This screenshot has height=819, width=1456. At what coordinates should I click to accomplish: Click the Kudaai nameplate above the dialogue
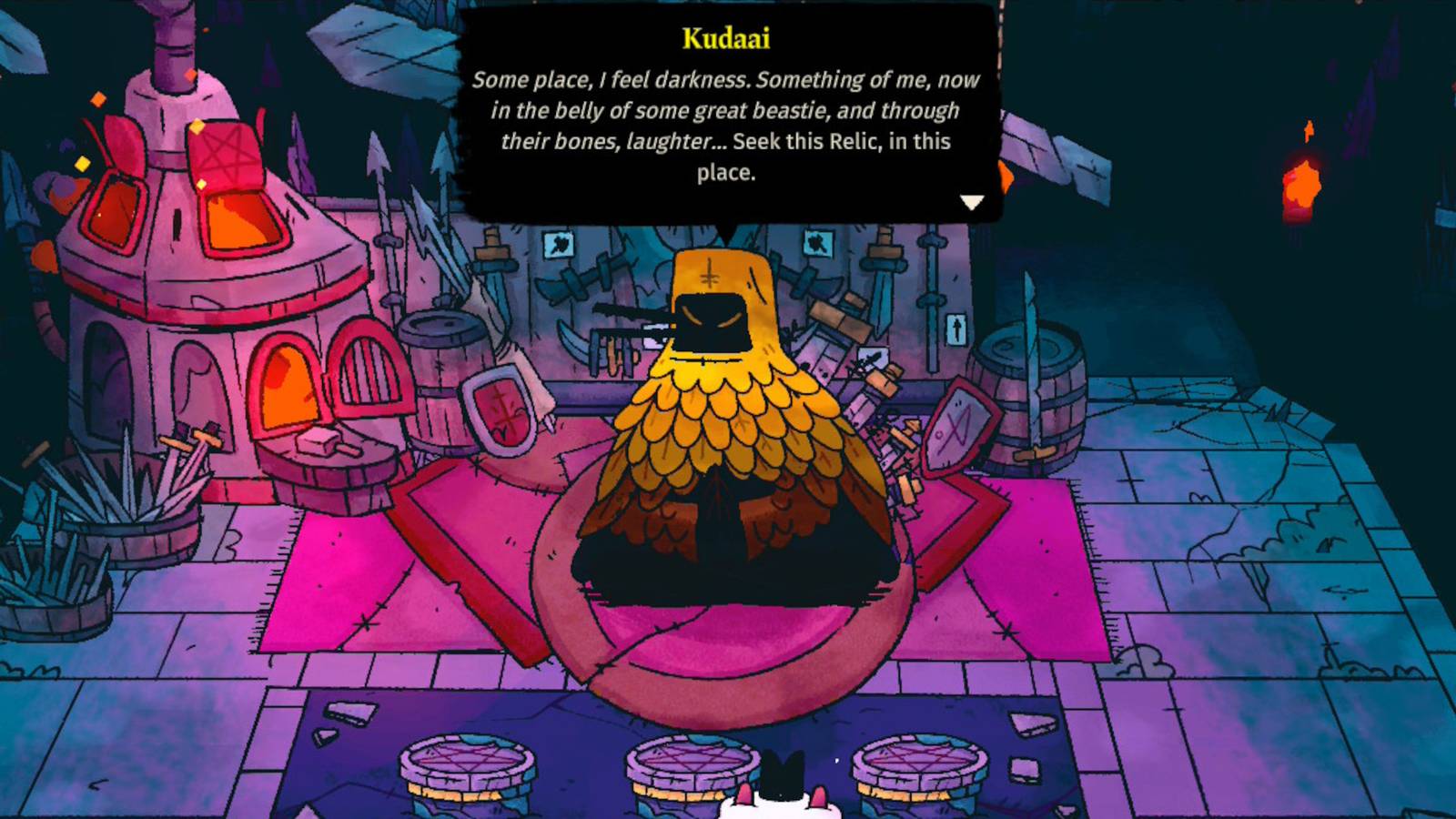point(725,38)
